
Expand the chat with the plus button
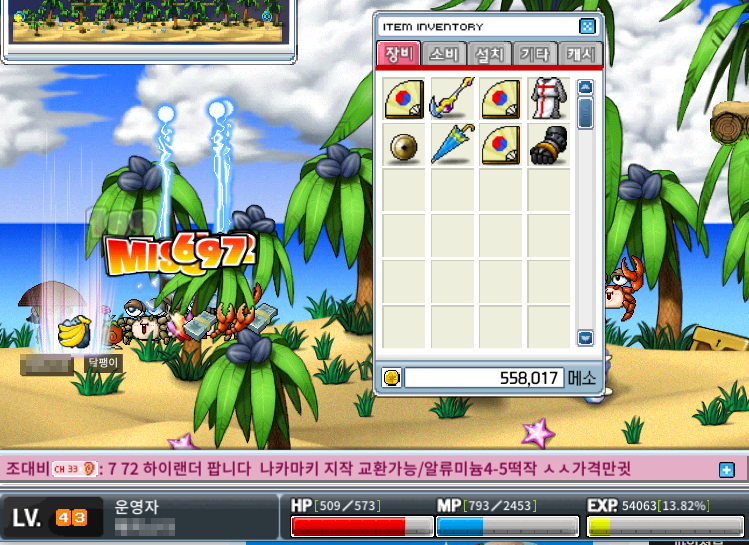click(x=726, y=468)
